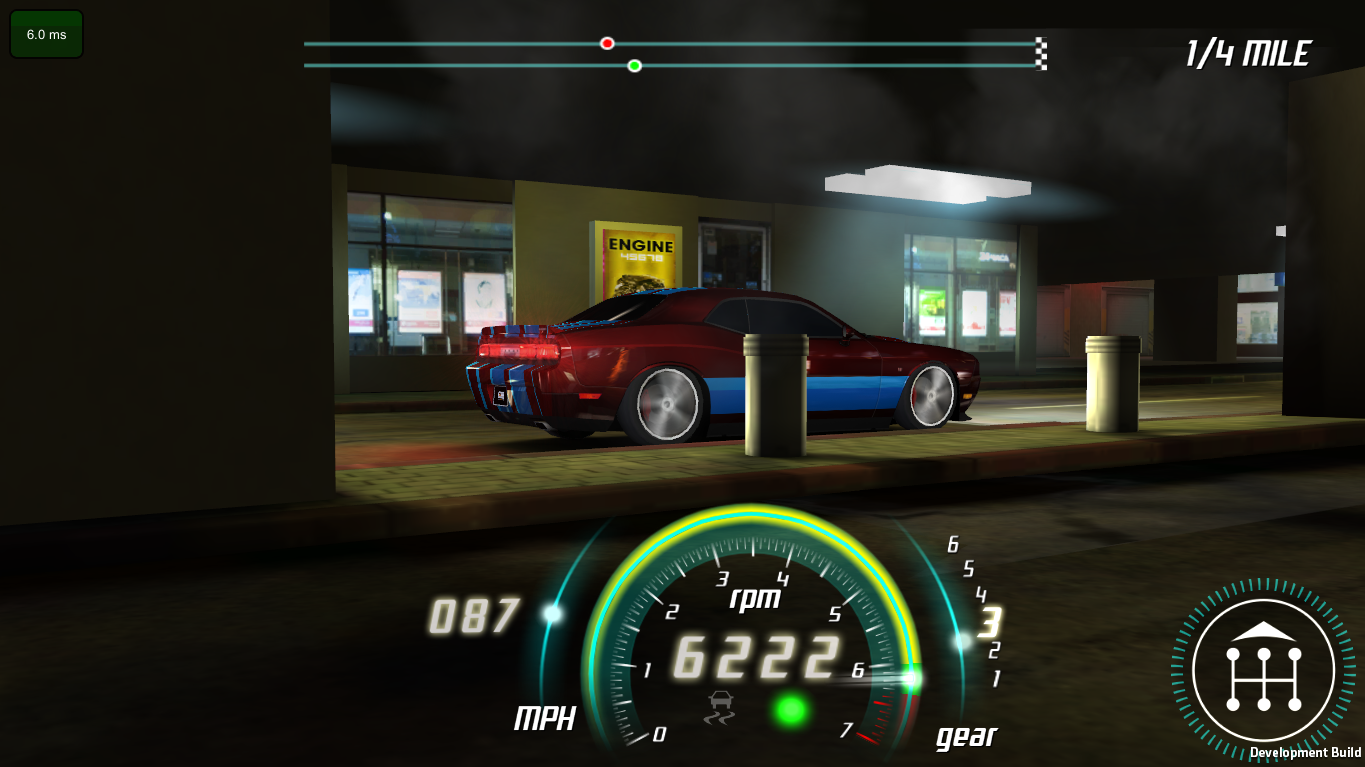Select the 1/4 MILE race mode label
This screenshot has width=1365, height=767.
pyautogui.click(x=1248, y=55)
